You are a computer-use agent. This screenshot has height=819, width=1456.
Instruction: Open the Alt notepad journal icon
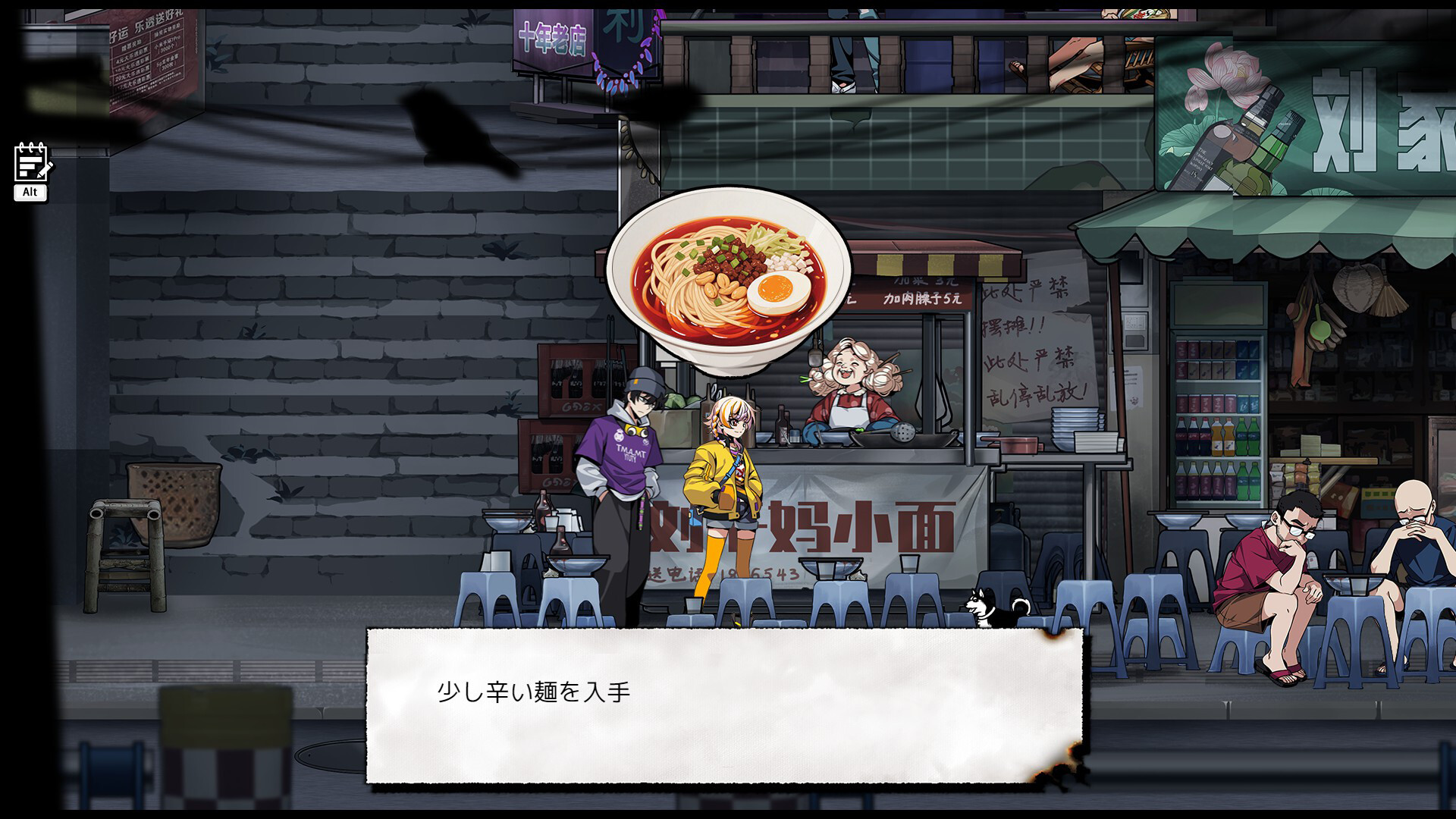[x=30, y=163]
